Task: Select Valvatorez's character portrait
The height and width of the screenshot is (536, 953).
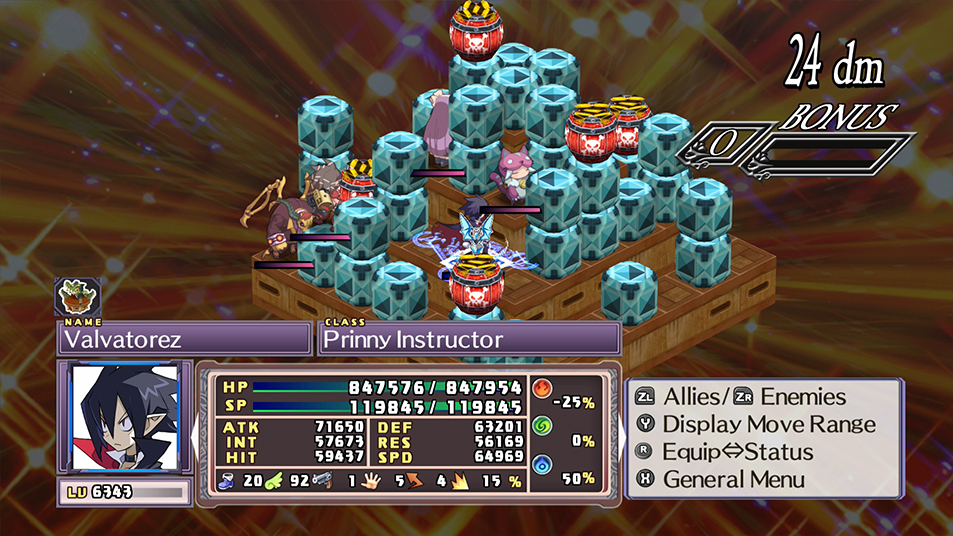Action: coord(124,417)
